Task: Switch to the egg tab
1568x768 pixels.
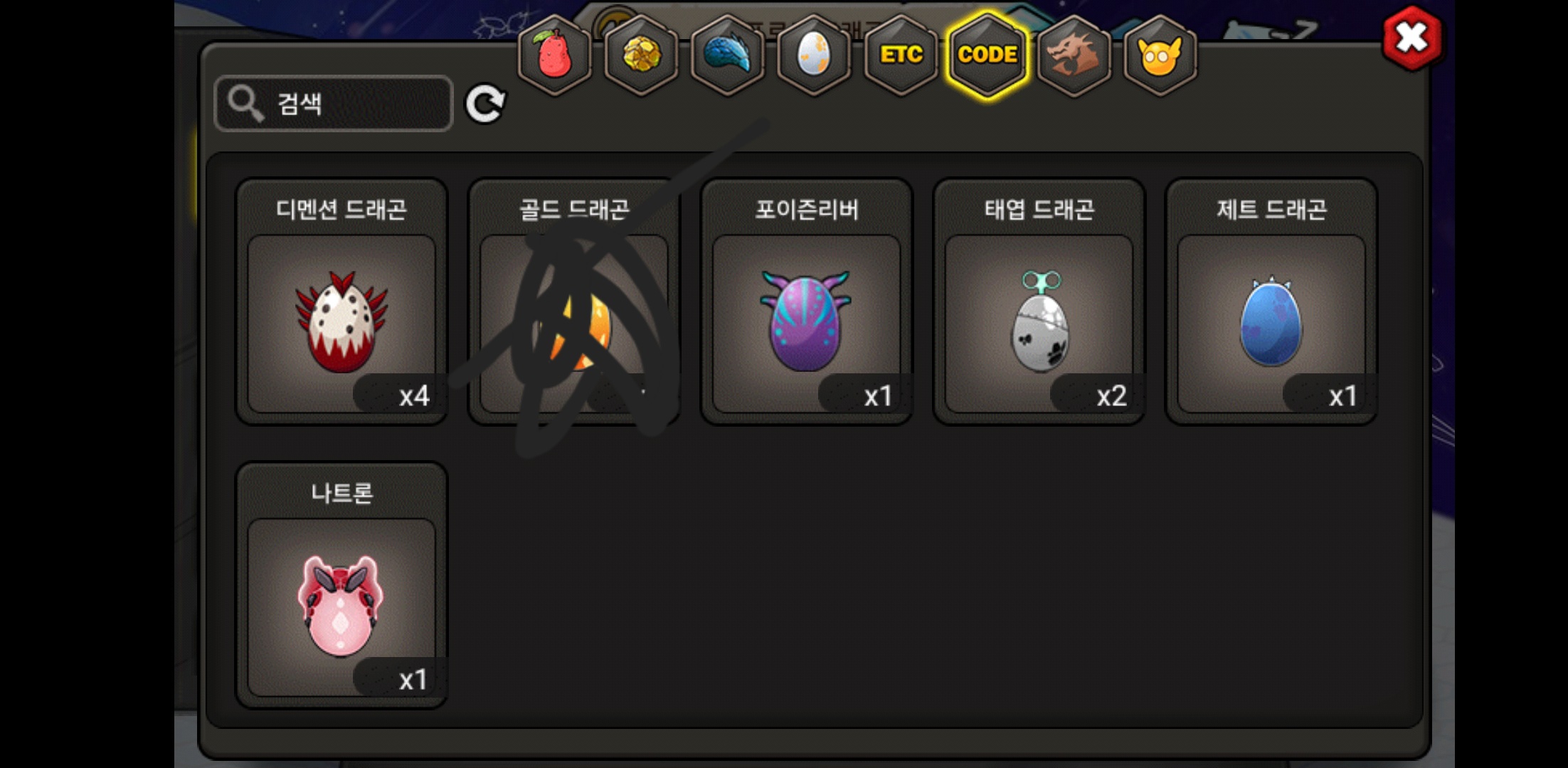Action: [x=814, y=55]
